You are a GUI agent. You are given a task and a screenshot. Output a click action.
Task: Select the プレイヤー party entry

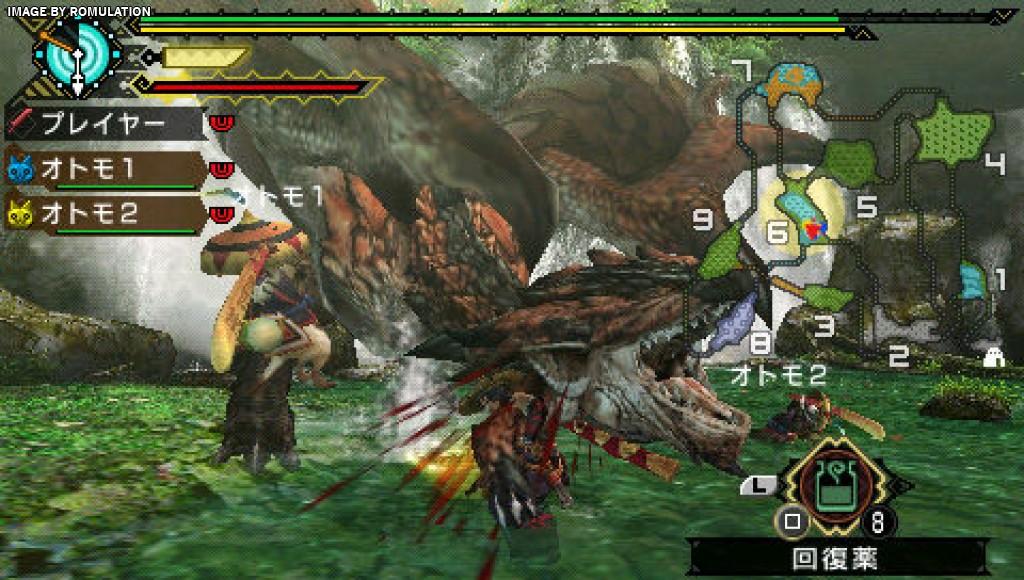point(104,124)
